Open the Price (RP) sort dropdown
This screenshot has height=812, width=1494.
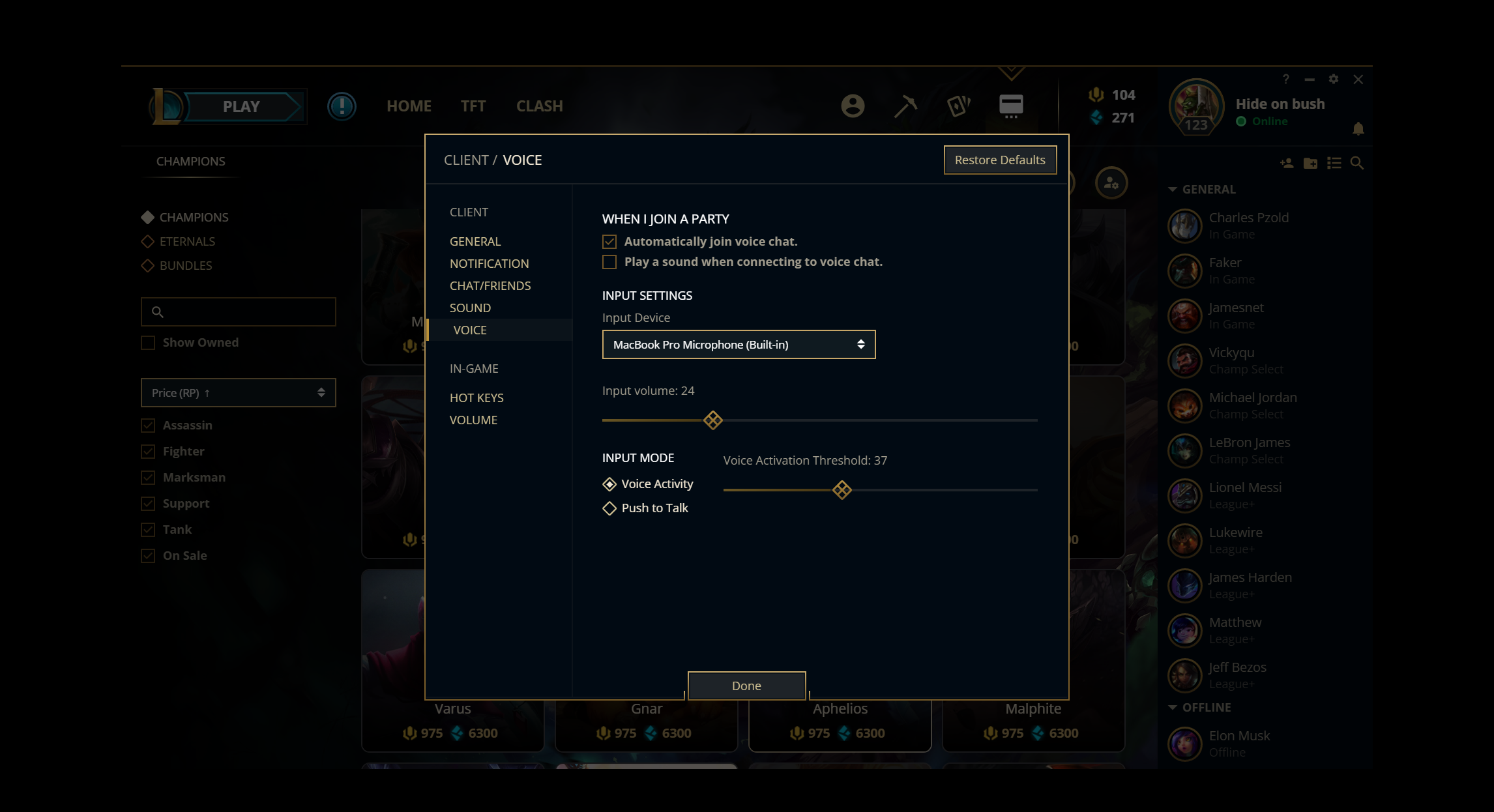[x=238, y=392]
